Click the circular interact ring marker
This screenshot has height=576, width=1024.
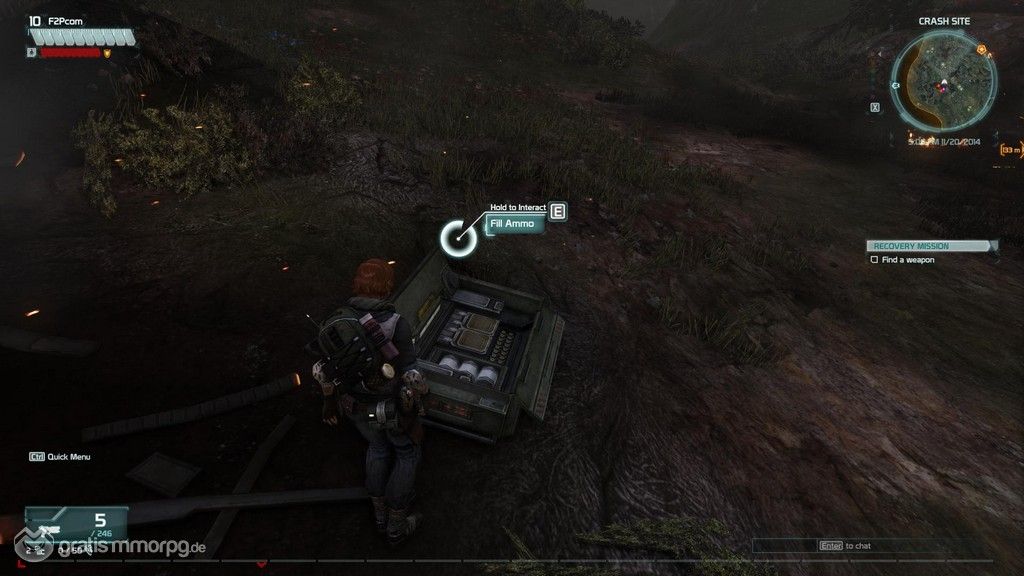point(458,237)
